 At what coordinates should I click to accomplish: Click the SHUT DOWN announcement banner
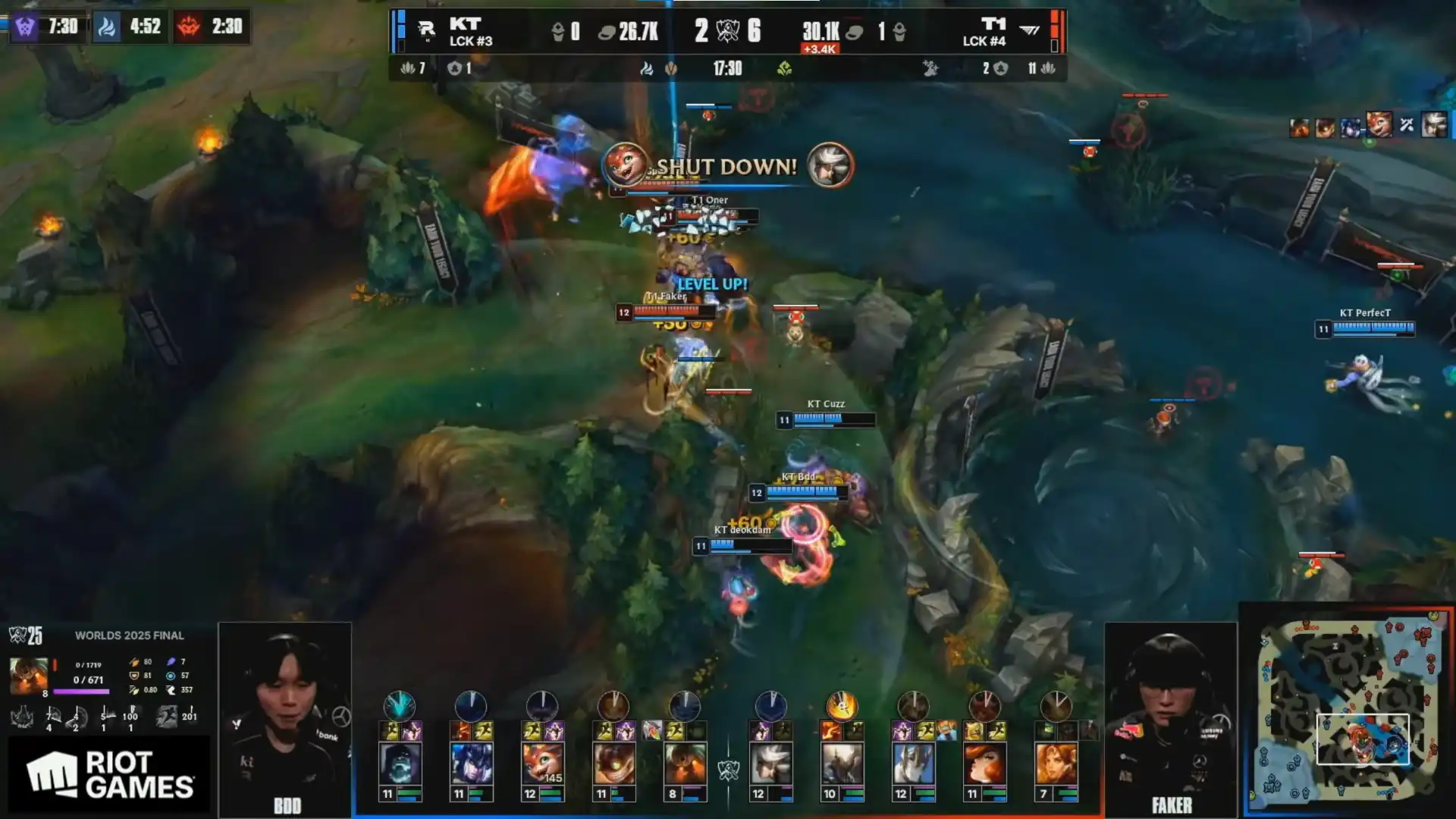726,166
